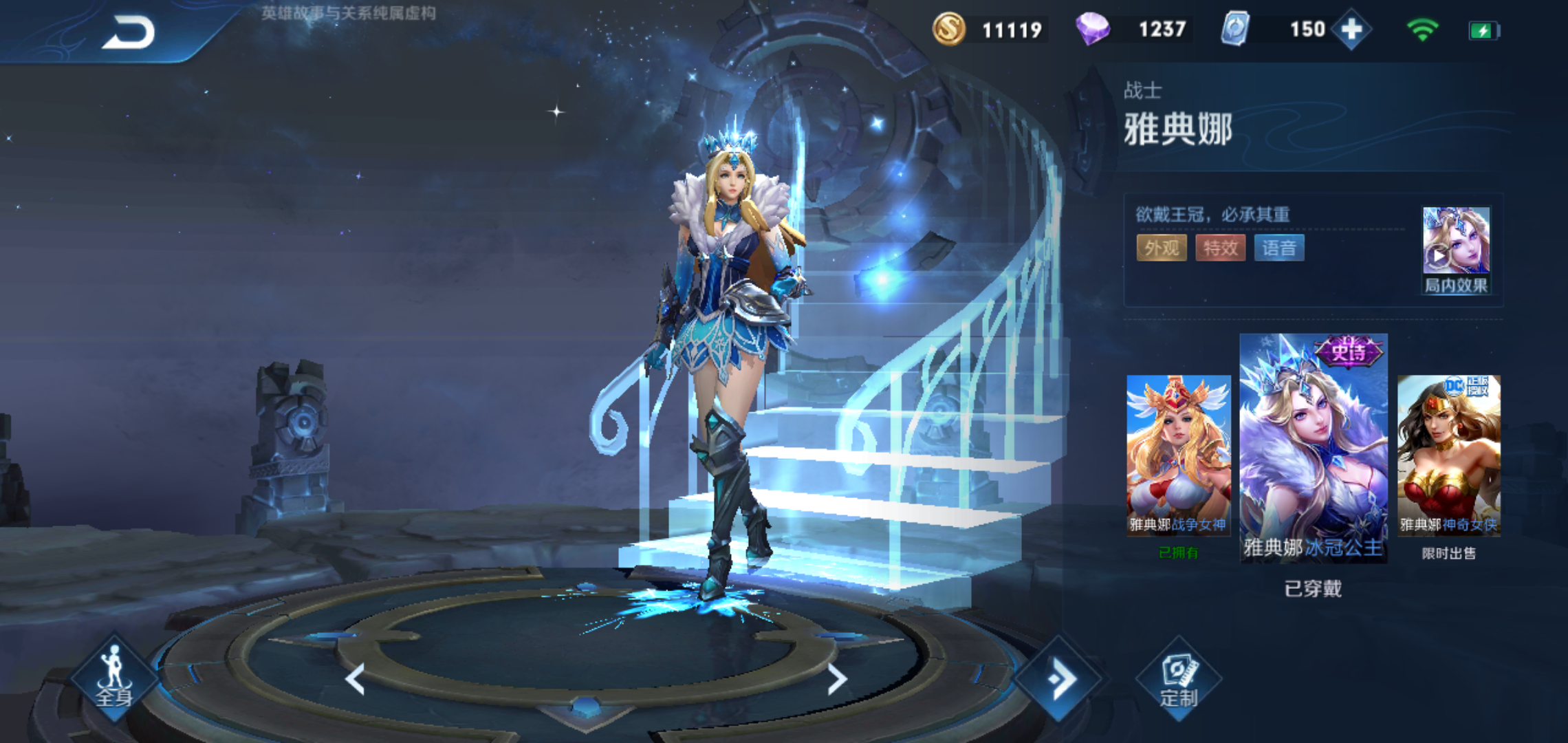Choose the 冰冠公主 epic skin card

pyautogui.click(x=1313, y=448)
